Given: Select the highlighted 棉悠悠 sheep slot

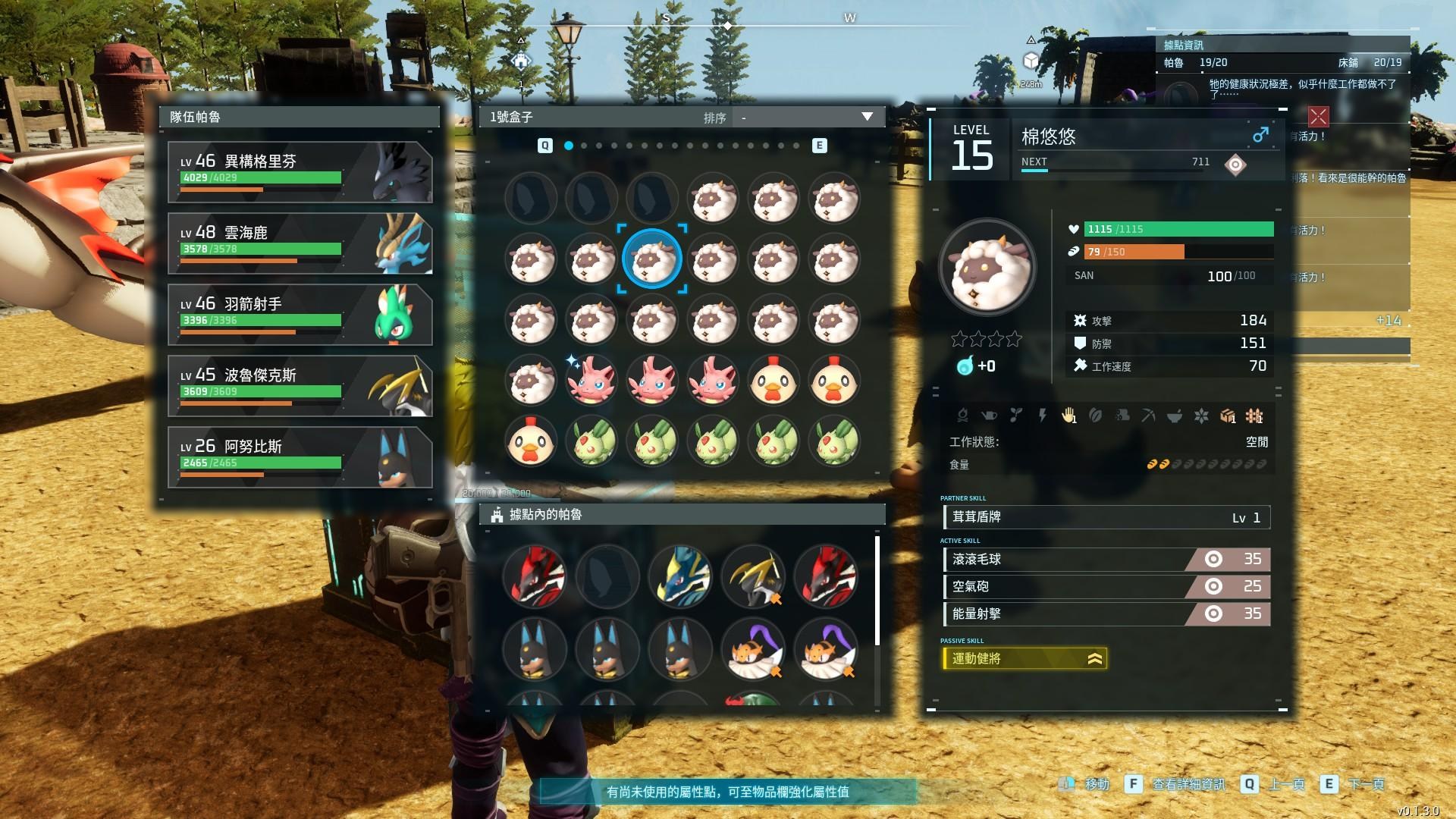Looking at the screenshot, I should (652, 259).
